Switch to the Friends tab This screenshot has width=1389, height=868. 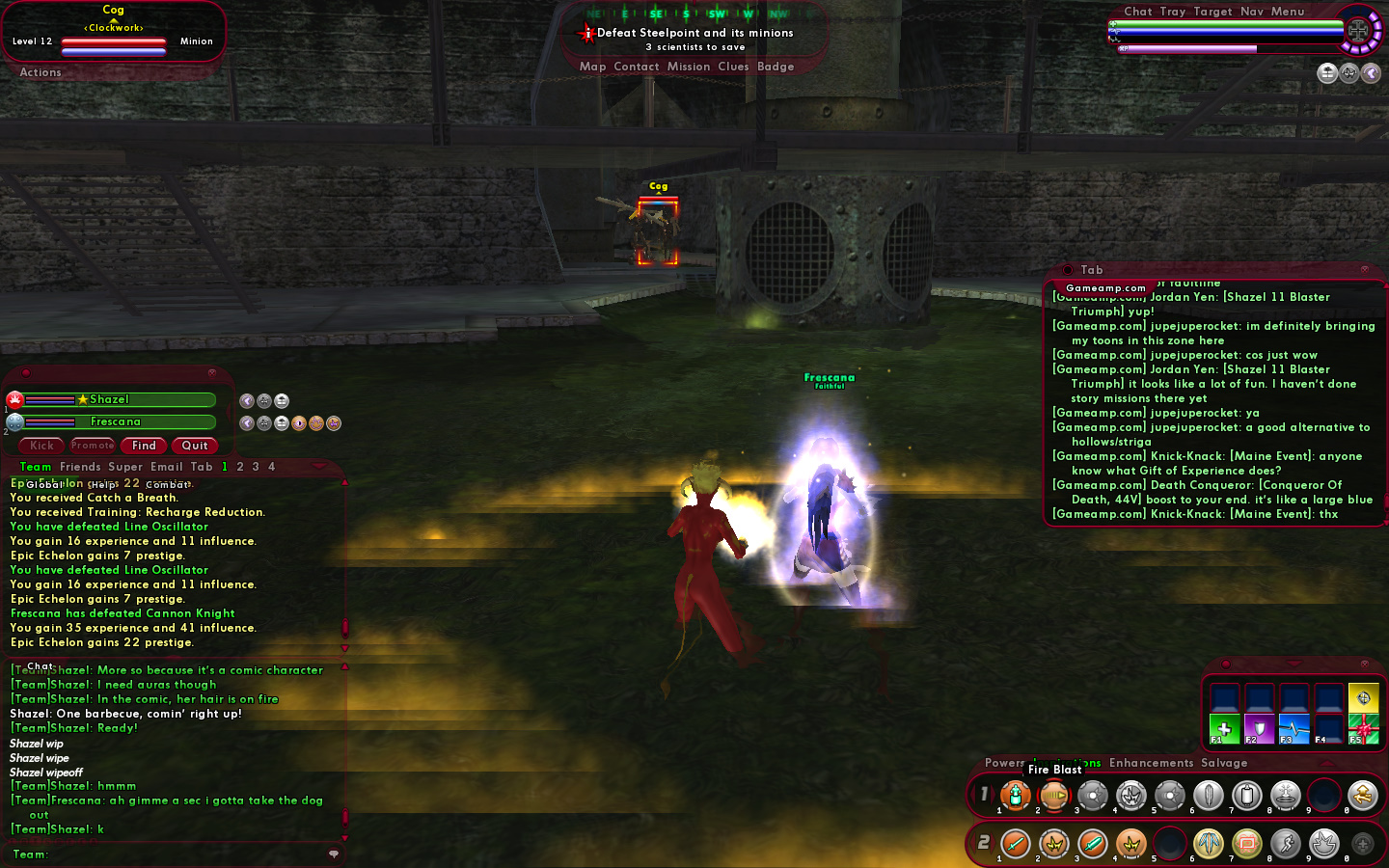pos(80,467)
